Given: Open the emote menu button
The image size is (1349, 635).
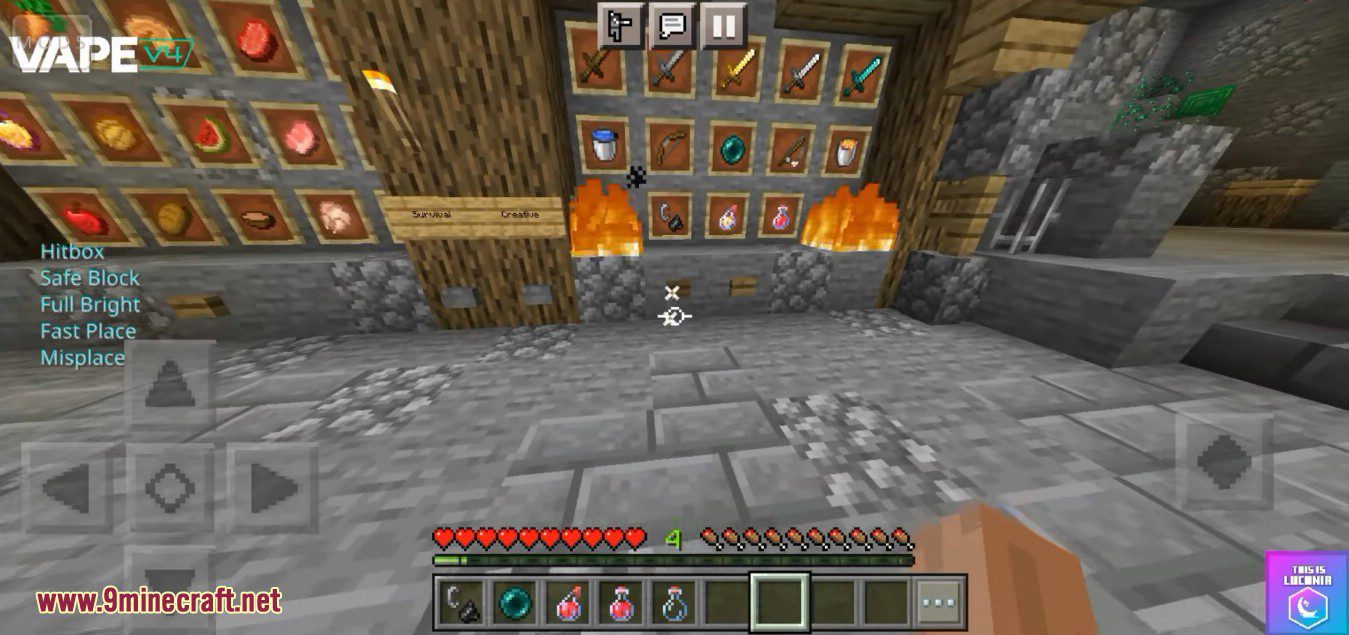Looking at the screenshot, I should (x=620, y=25).
